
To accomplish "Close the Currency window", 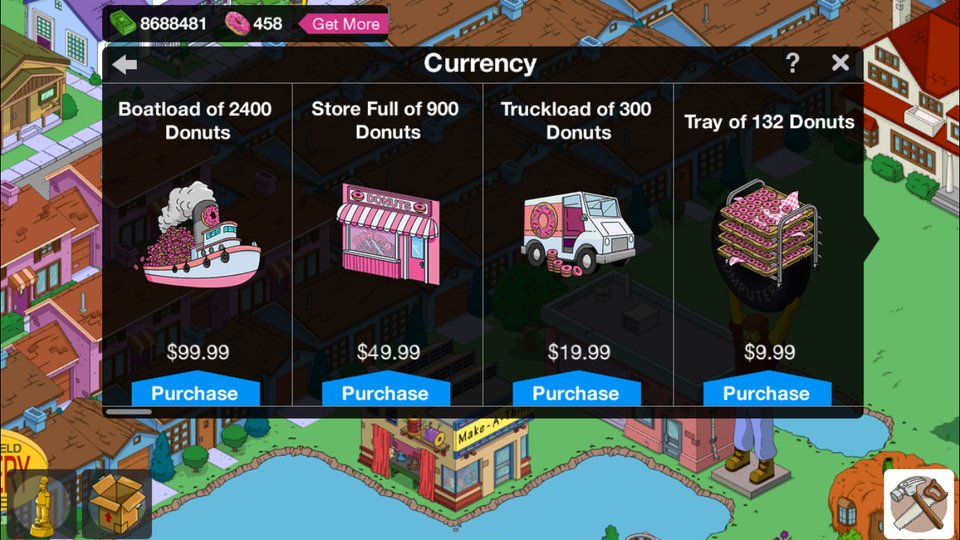I will click(x=840, y=63).
